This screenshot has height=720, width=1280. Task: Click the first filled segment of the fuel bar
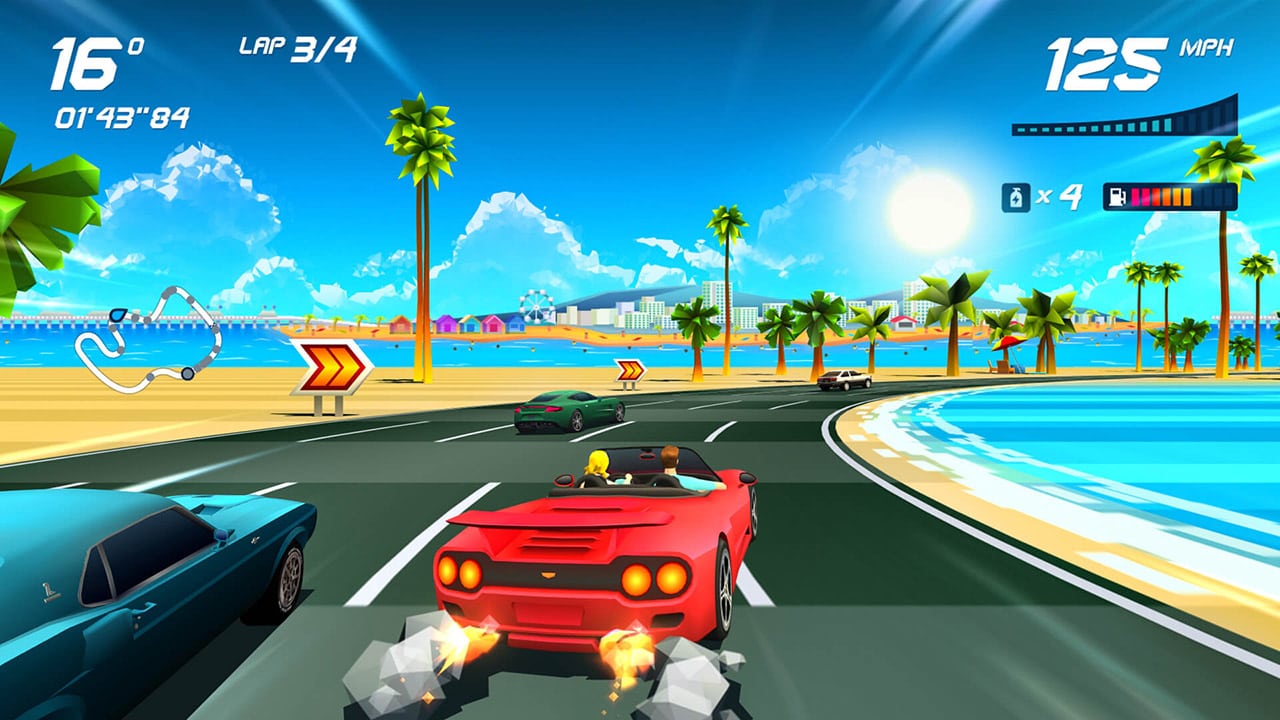click(1135, 197)
